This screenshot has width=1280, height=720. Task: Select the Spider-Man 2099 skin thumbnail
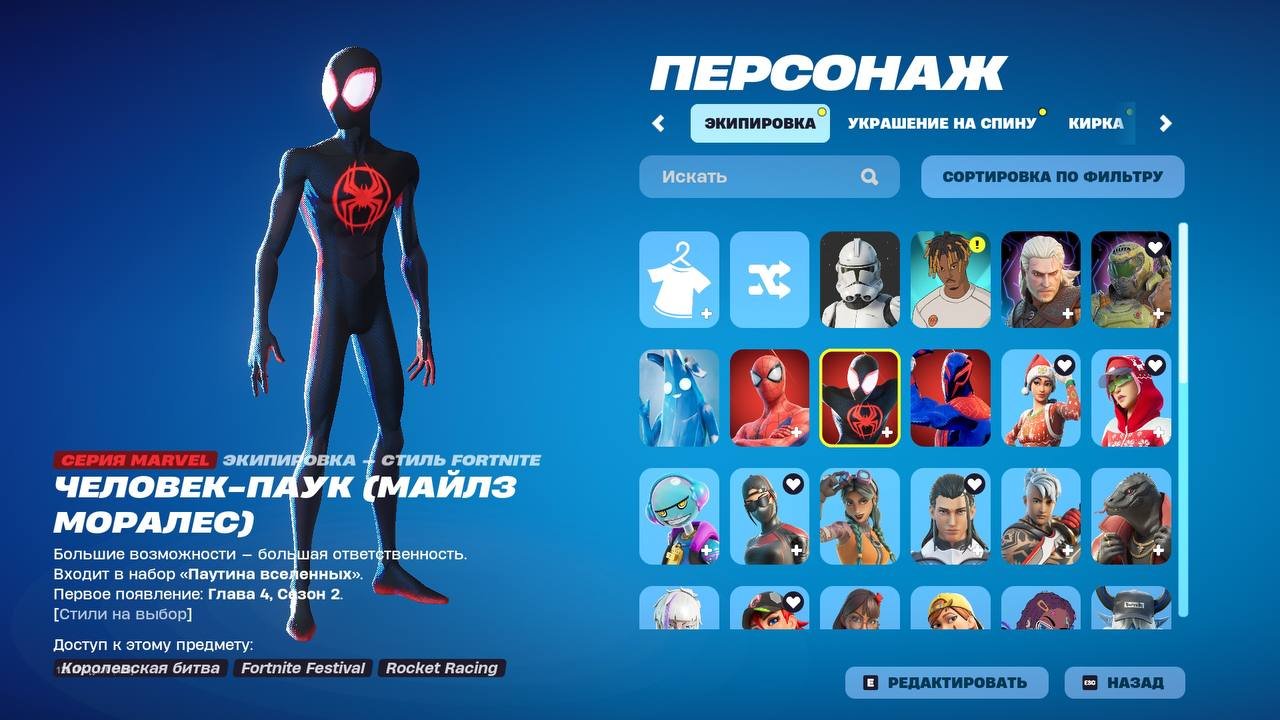(x=949, y=397)
